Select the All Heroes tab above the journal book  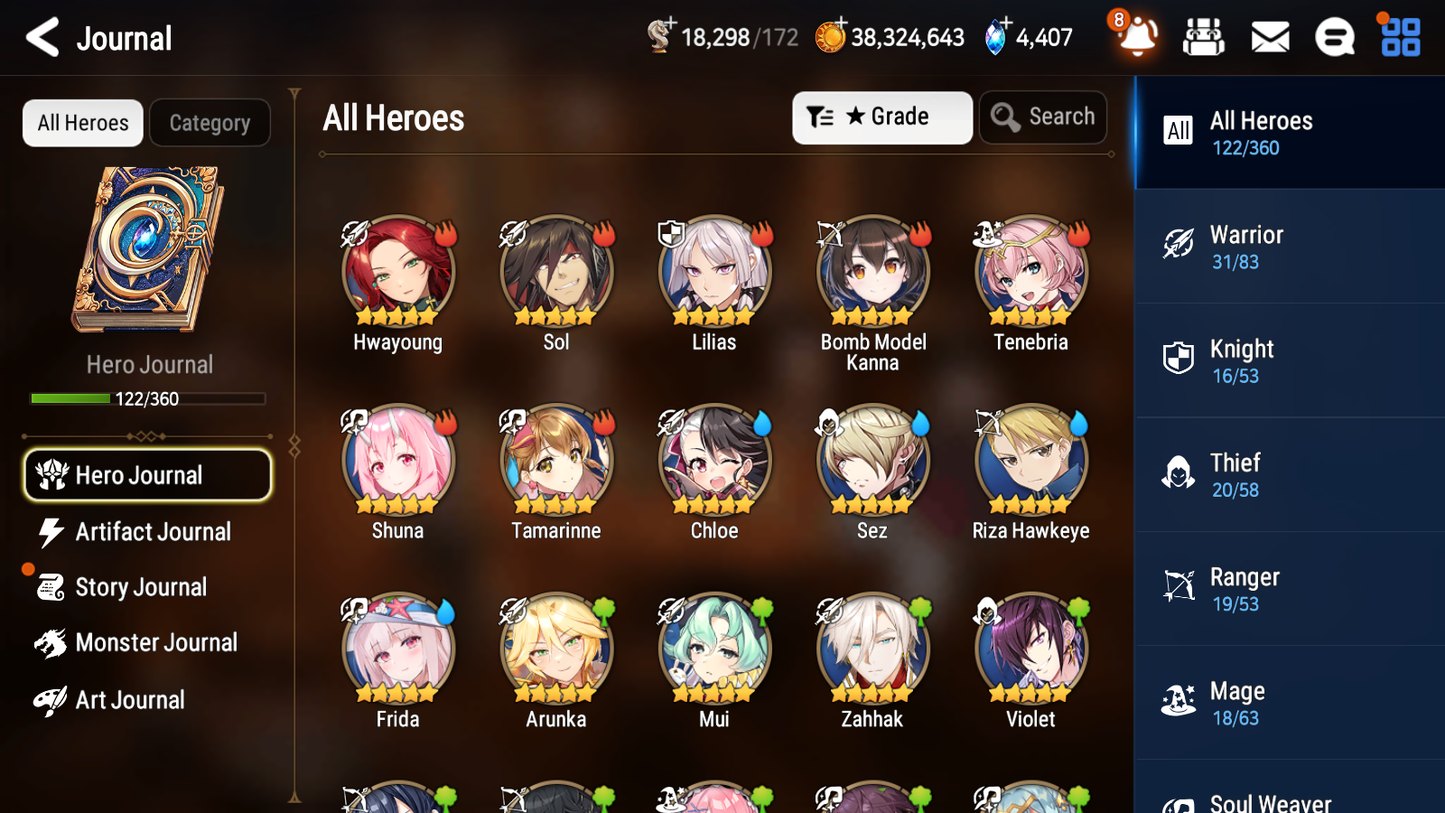coord(82,122)
